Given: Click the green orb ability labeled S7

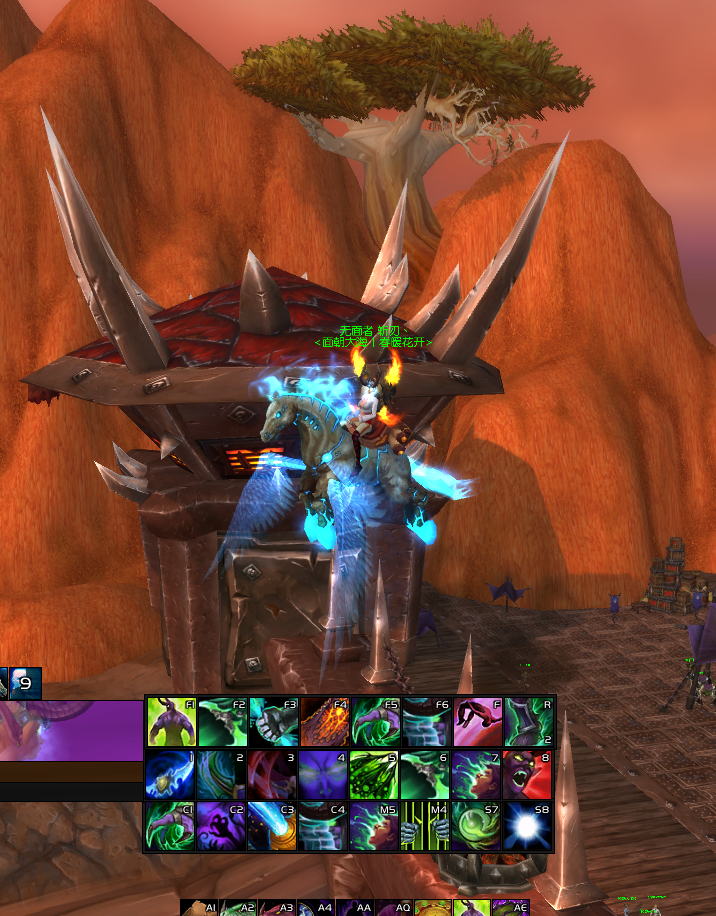Looking at the screenshot, I should click(x=478, y=825).
